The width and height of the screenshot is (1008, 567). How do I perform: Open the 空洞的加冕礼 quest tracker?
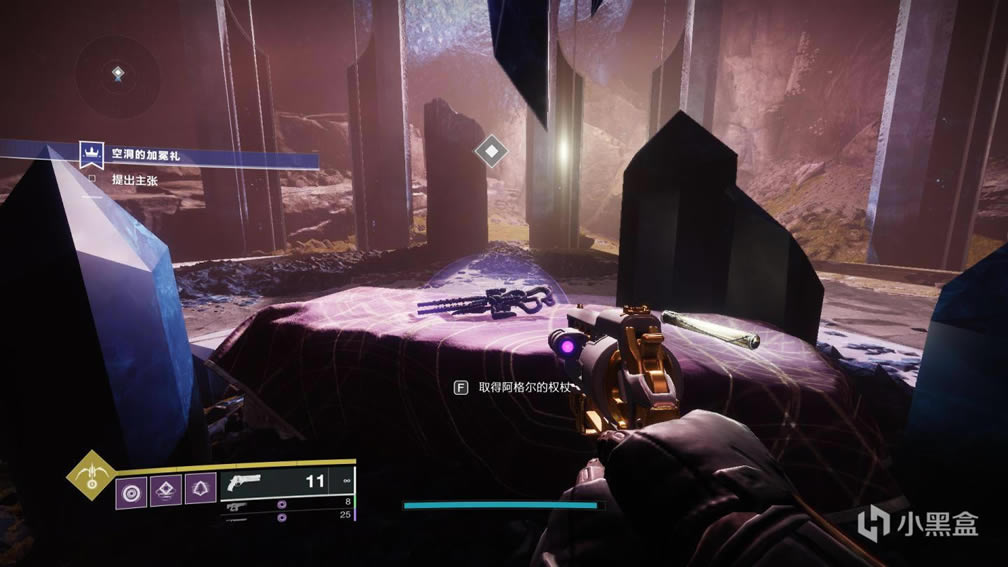(148, 156)
